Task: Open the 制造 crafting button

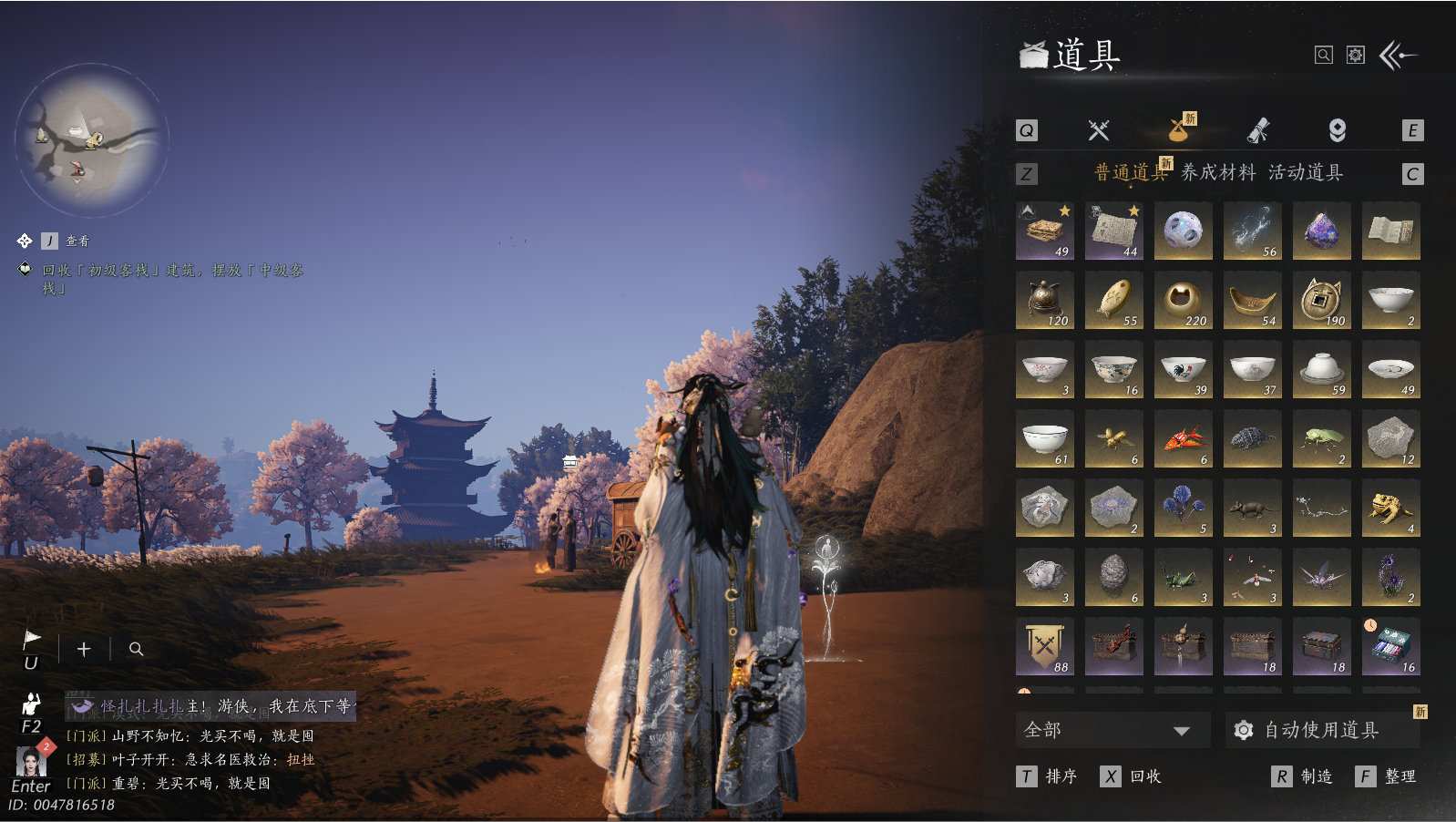Action: pyautogui.click(x=1303, y=776)
